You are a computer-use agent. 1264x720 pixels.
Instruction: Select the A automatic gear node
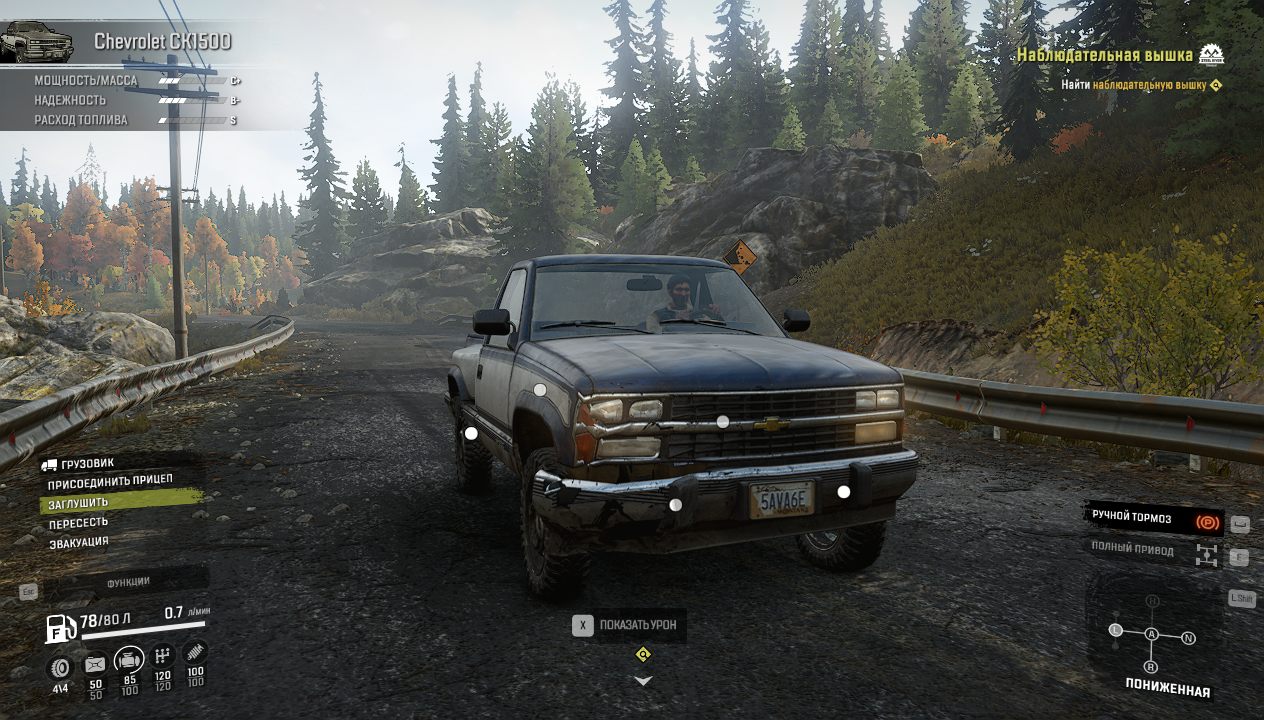point(1152,634)
